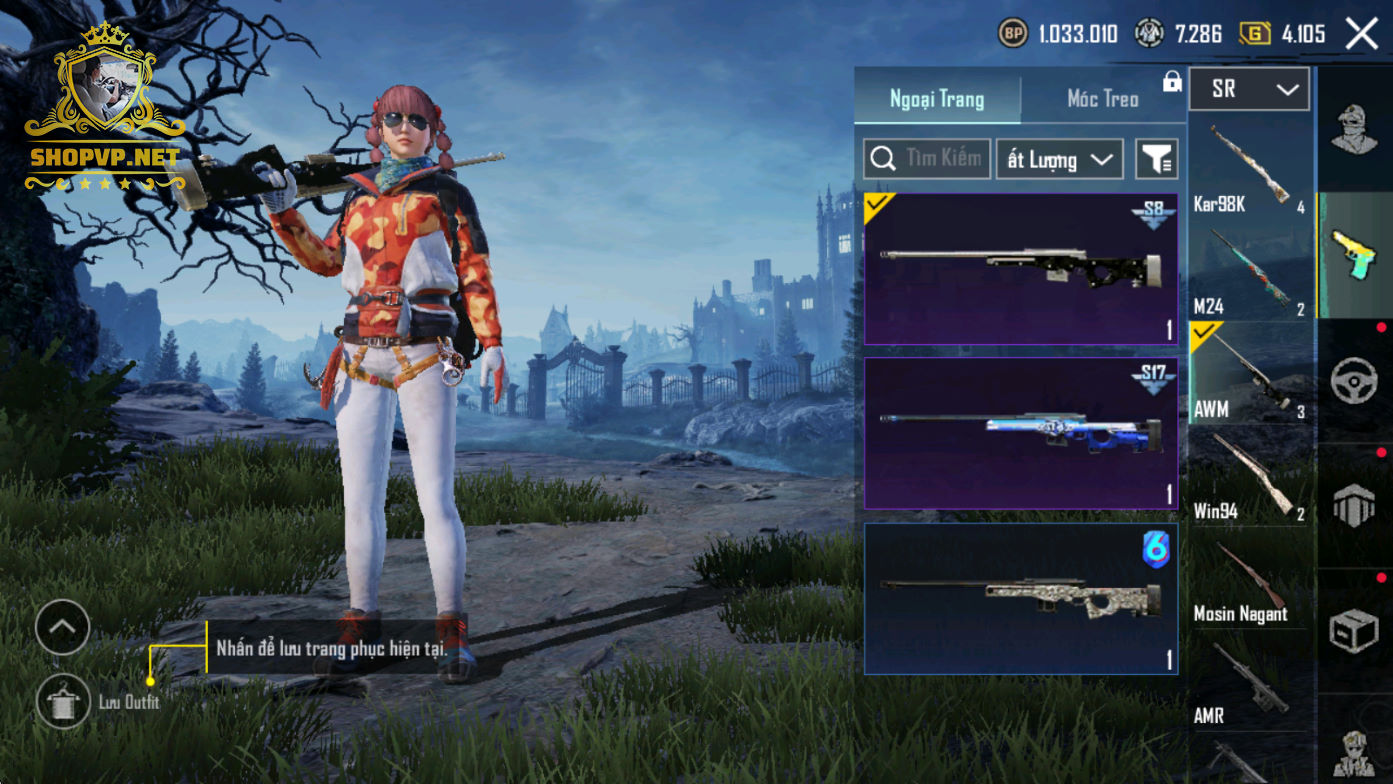Select M24 in the weapon list
The height and width of the screenshot is (784, 1393).
pyautogui.click(x=1249, y=272)
